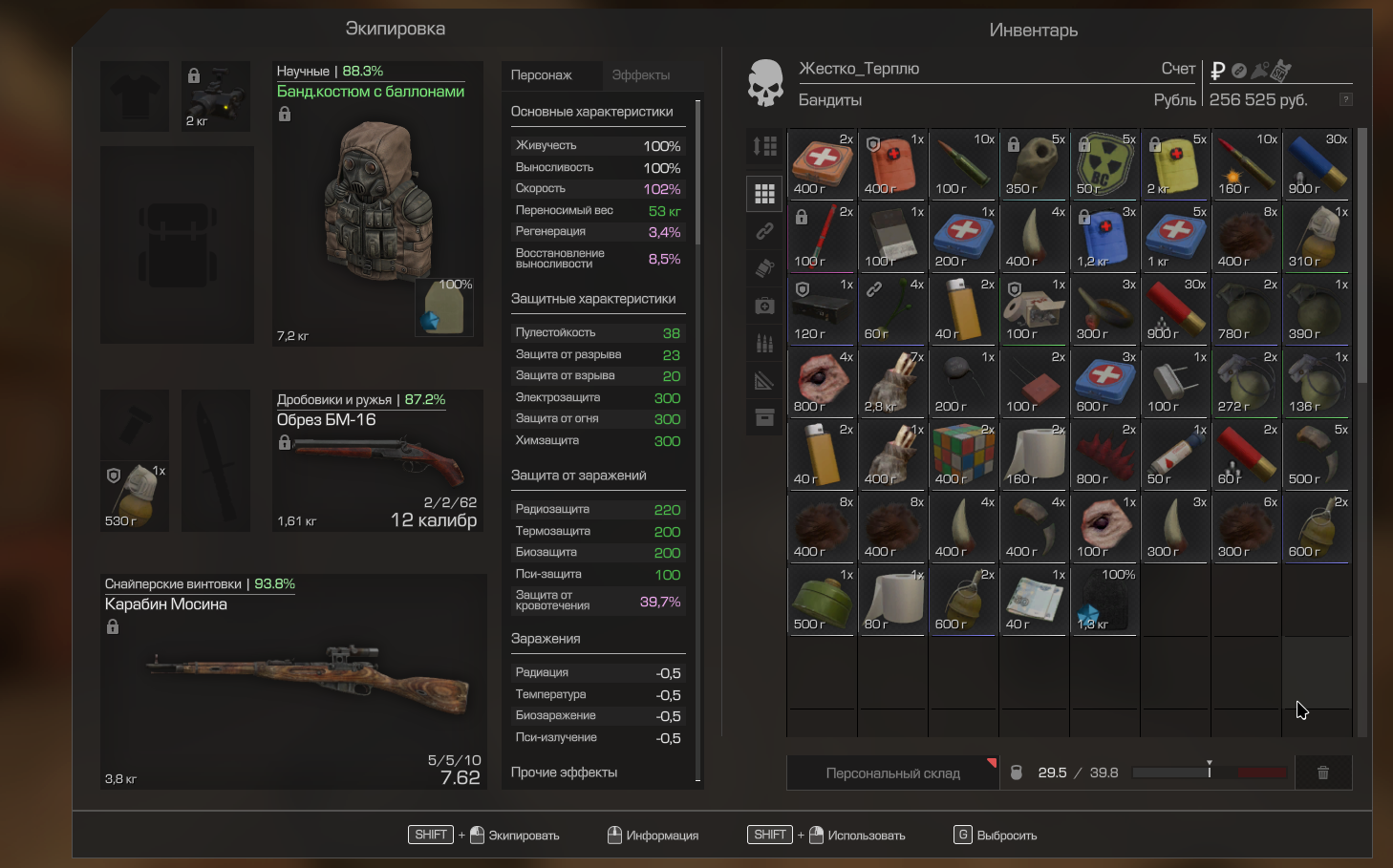
Task: Switch to the Эффекты tab
Action: click(x=640, y=75)
